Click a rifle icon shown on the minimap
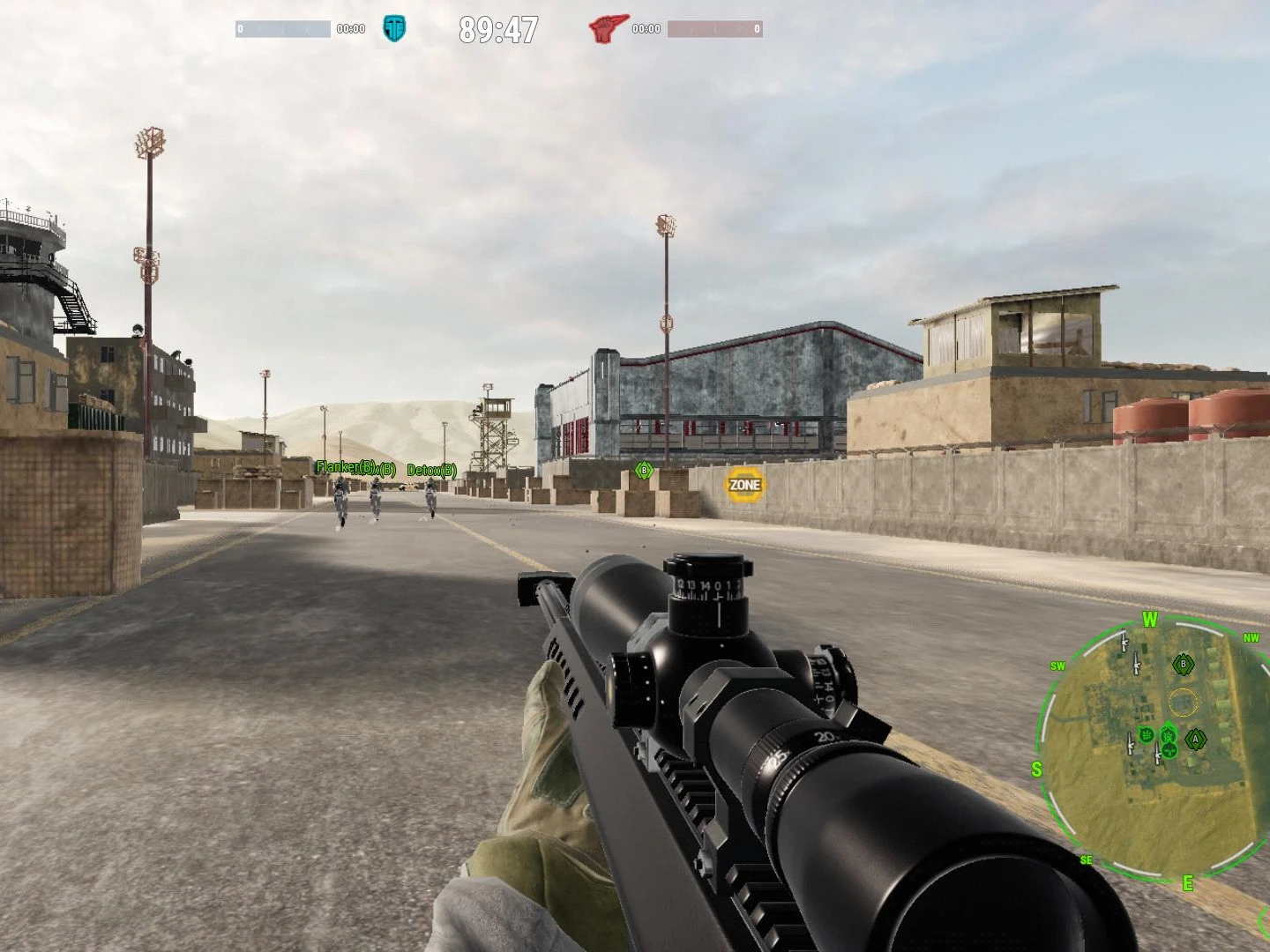This screenshot has height=952, width=1270. [1137, 665]
